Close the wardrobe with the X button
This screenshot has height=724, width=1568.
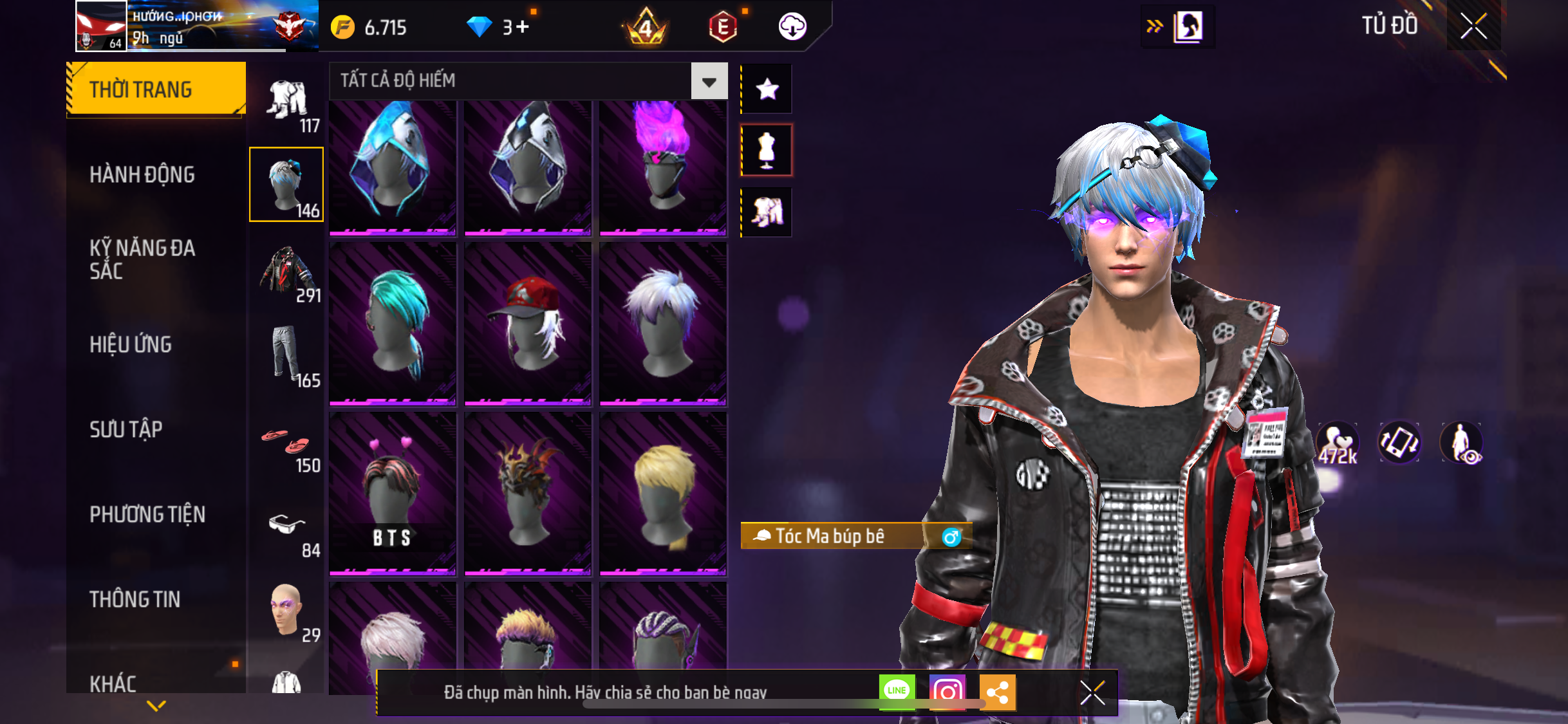pos(1473,27)
